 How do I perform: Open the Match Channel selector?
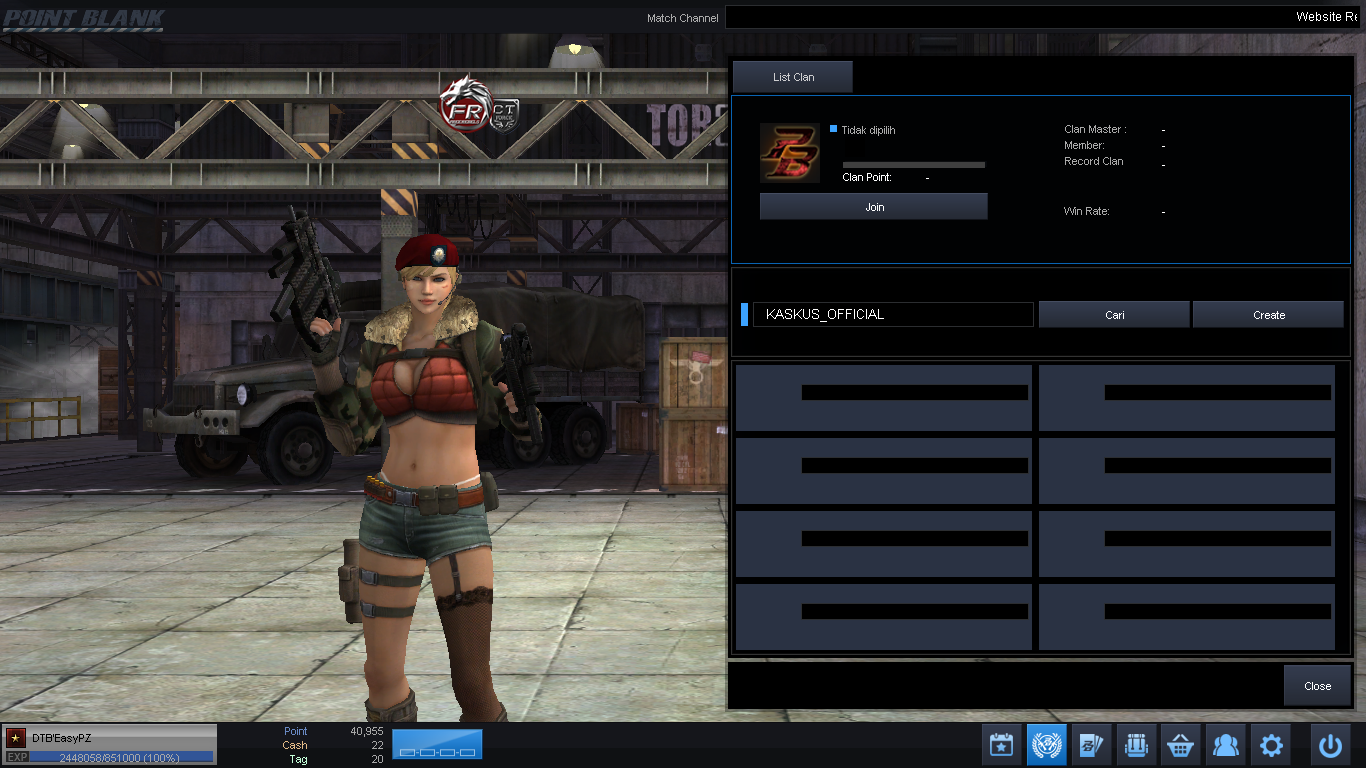[x=683, y=17]
